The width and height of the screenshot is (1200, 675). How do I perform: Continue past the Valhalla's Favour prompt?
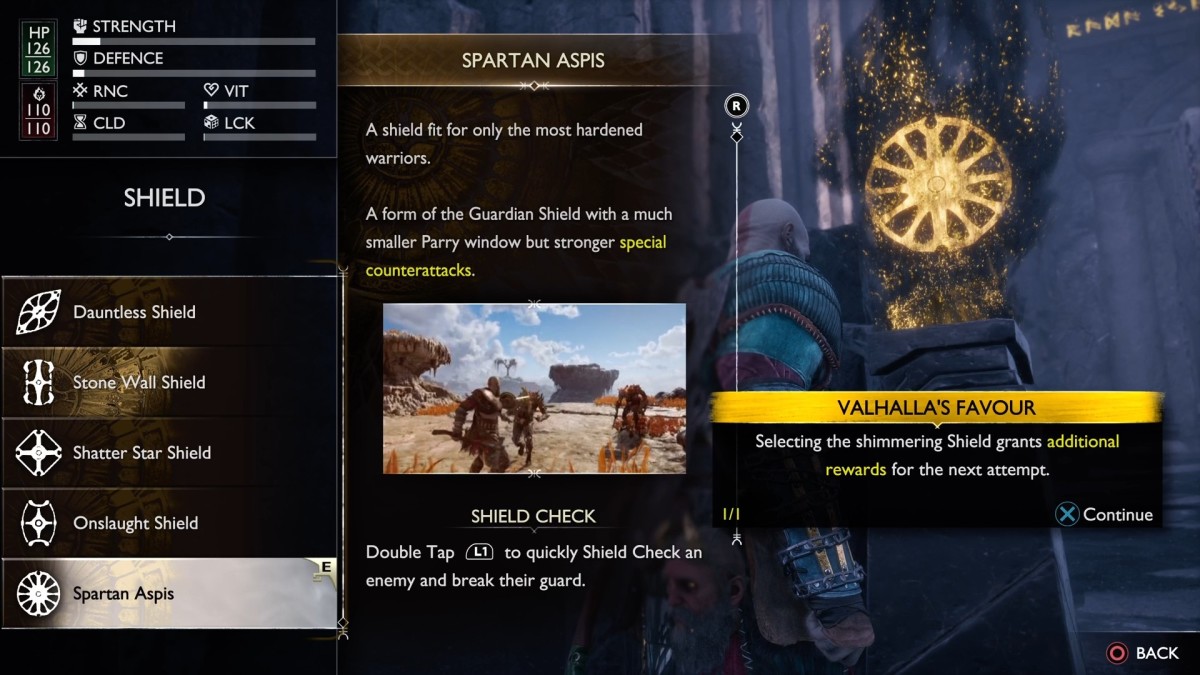coord(1105,515)
